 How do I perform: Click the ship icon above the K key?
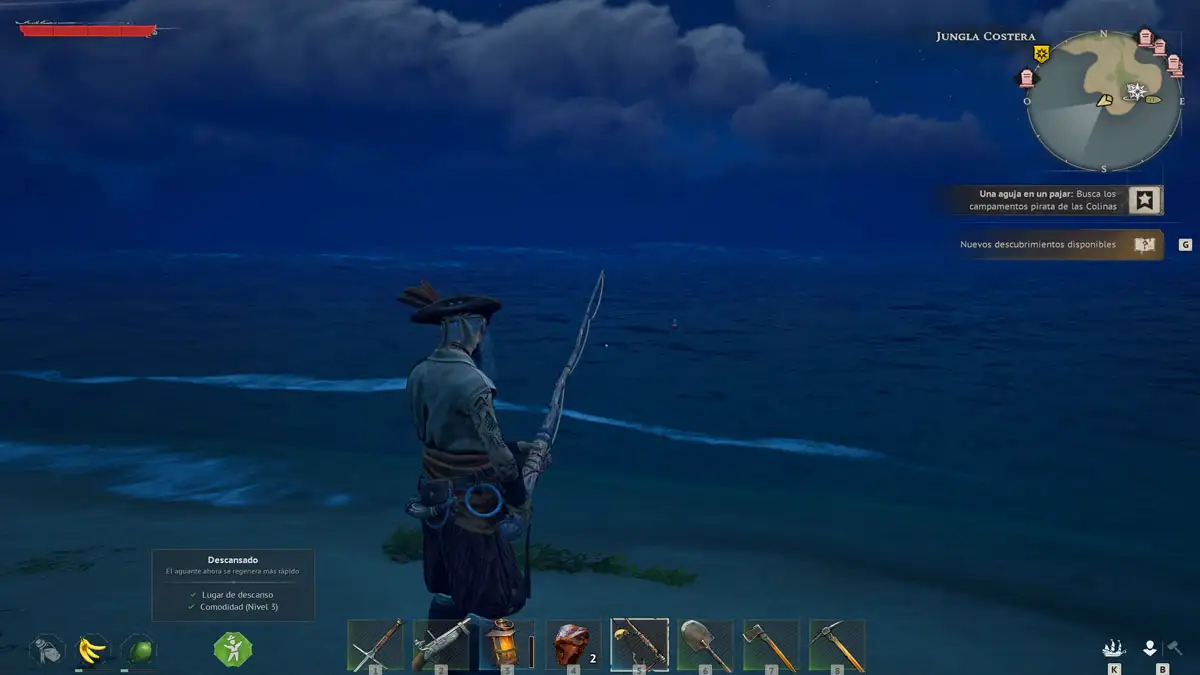tap(1113, 648)
